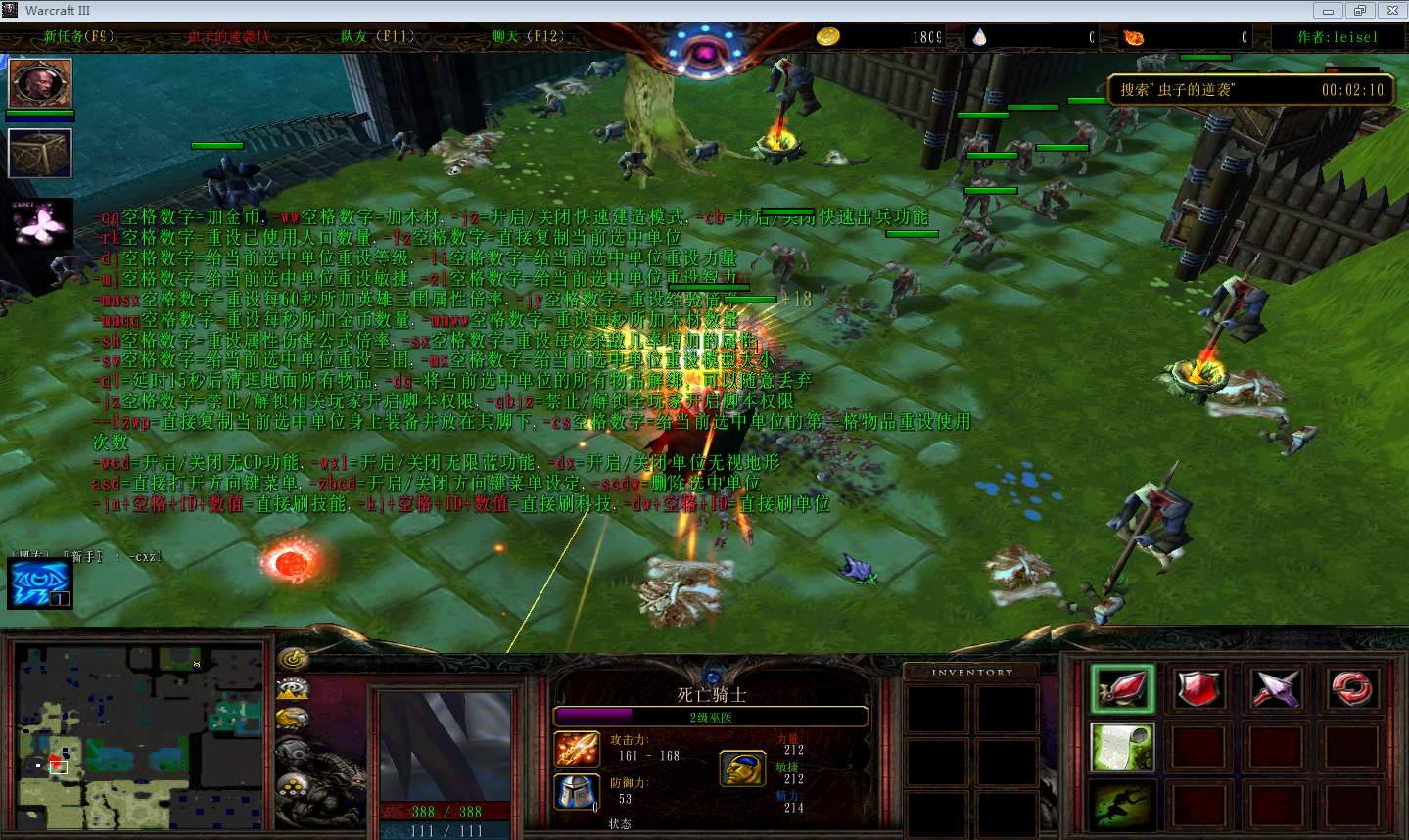Viewport: 1409px width, 840px height.
Task: Activate the red shield command
Action: point(1198,688)
